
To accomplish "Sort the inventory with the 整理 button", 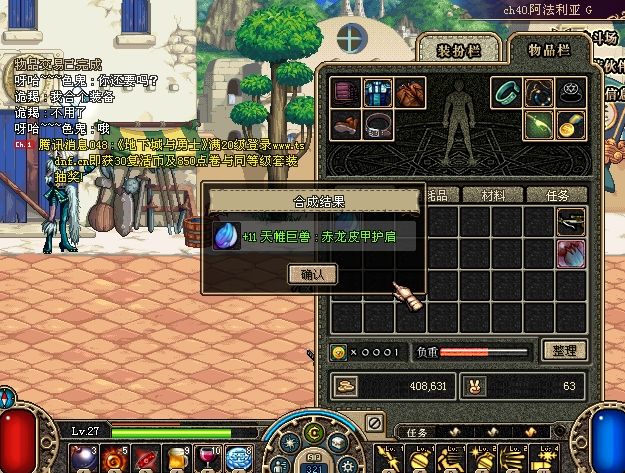I will pos(563,350).
